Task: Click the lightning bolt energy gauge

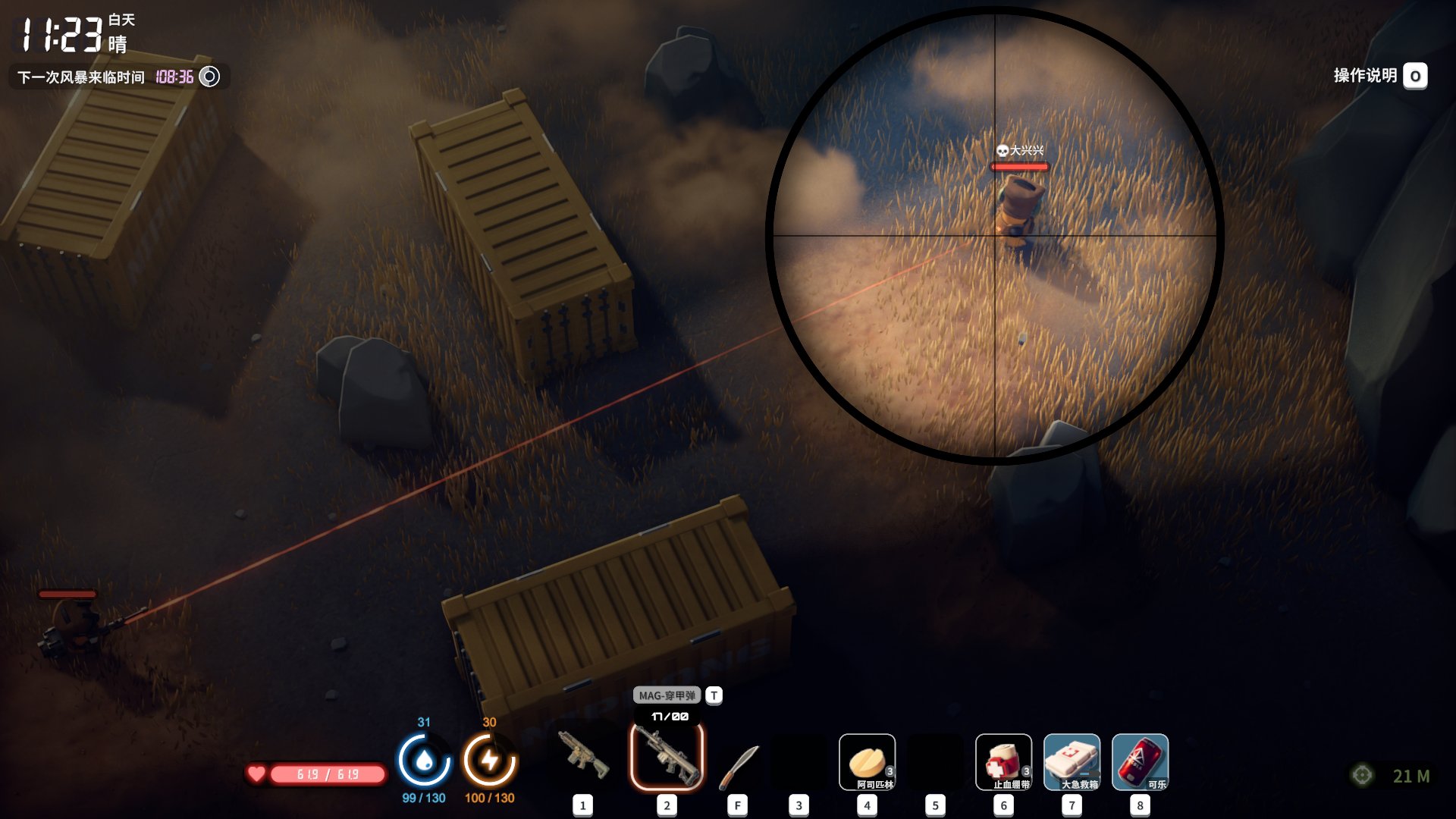Action: [x=490, y=760]
